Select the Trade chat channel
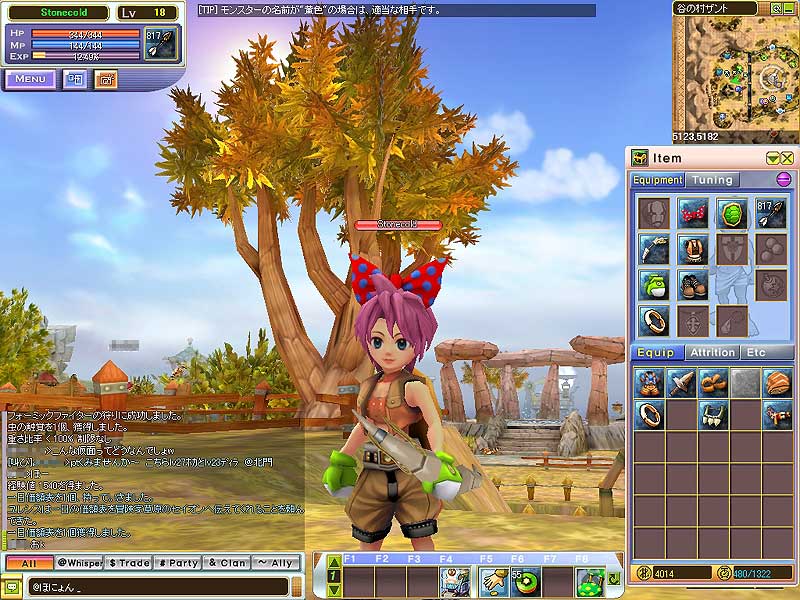 coord(129,563)
